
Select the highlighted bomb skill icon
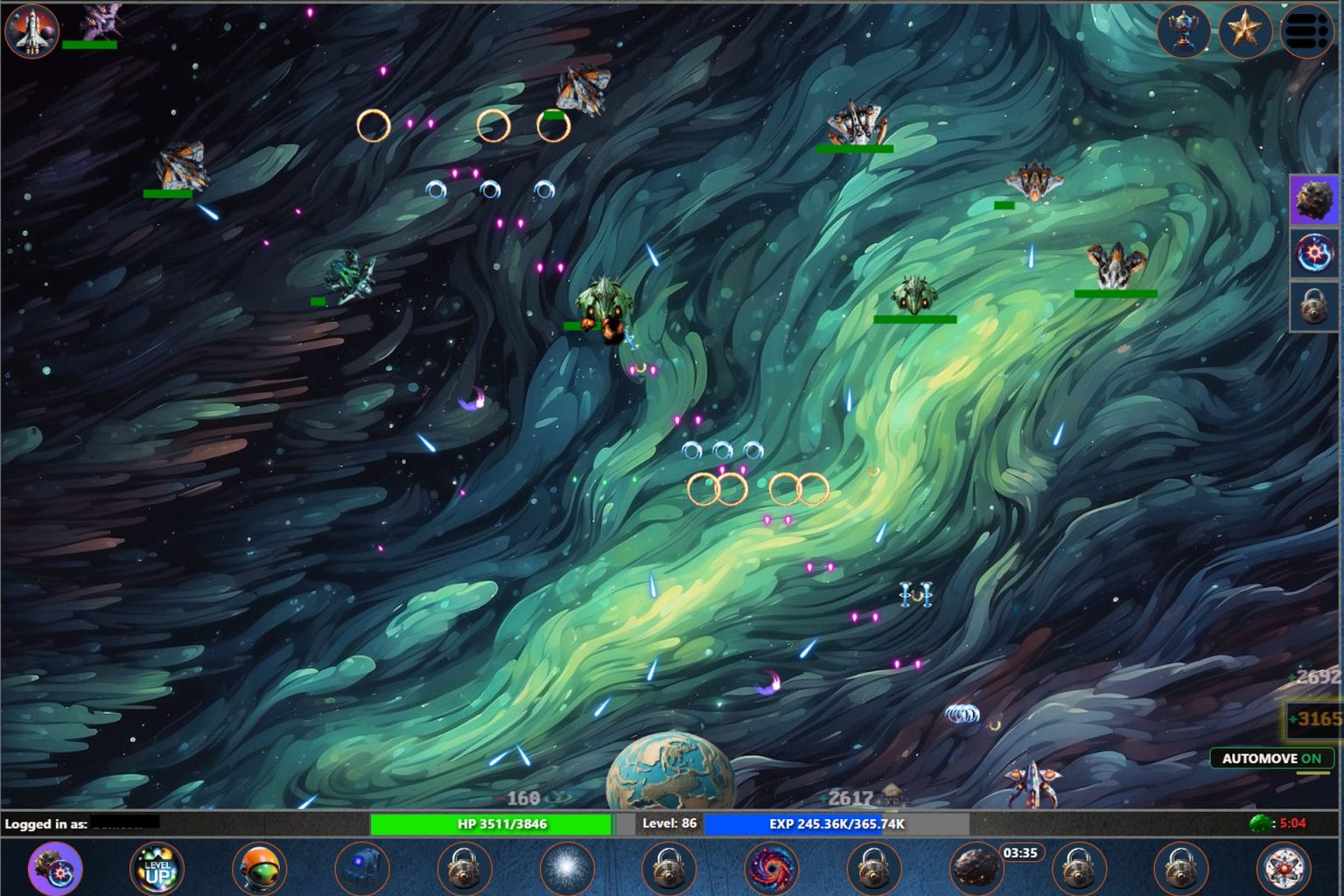pos(55,867)
